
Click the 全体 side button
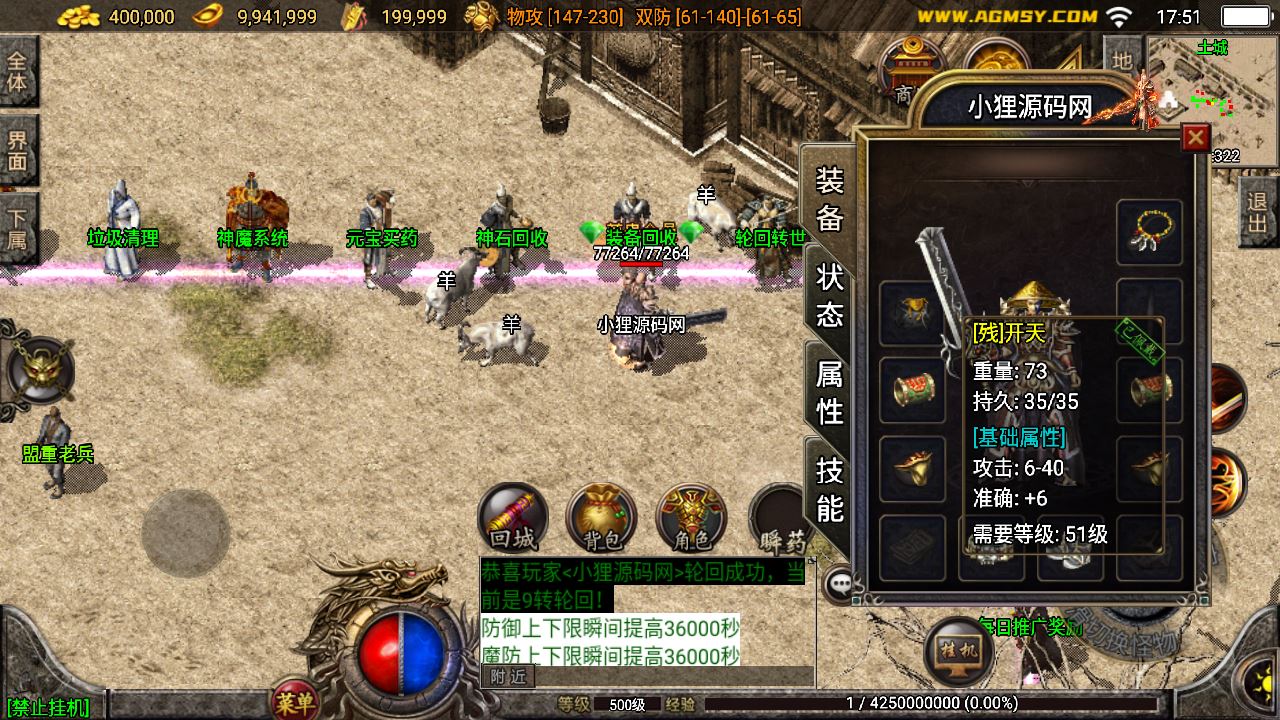point(18,70)
